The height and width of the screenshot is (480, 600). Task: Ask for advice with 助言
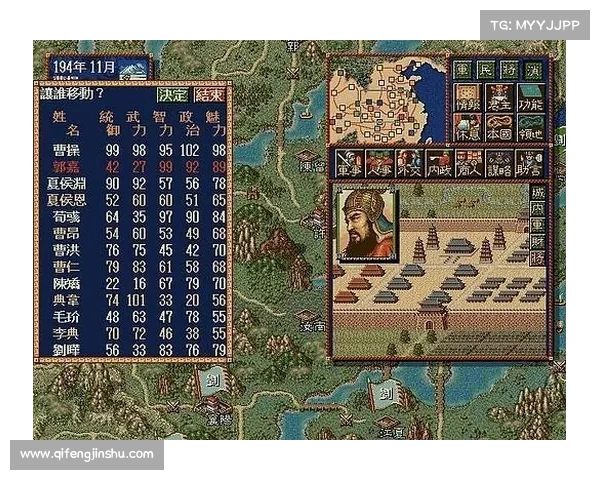pyautogui.click(x=528, y=162)
